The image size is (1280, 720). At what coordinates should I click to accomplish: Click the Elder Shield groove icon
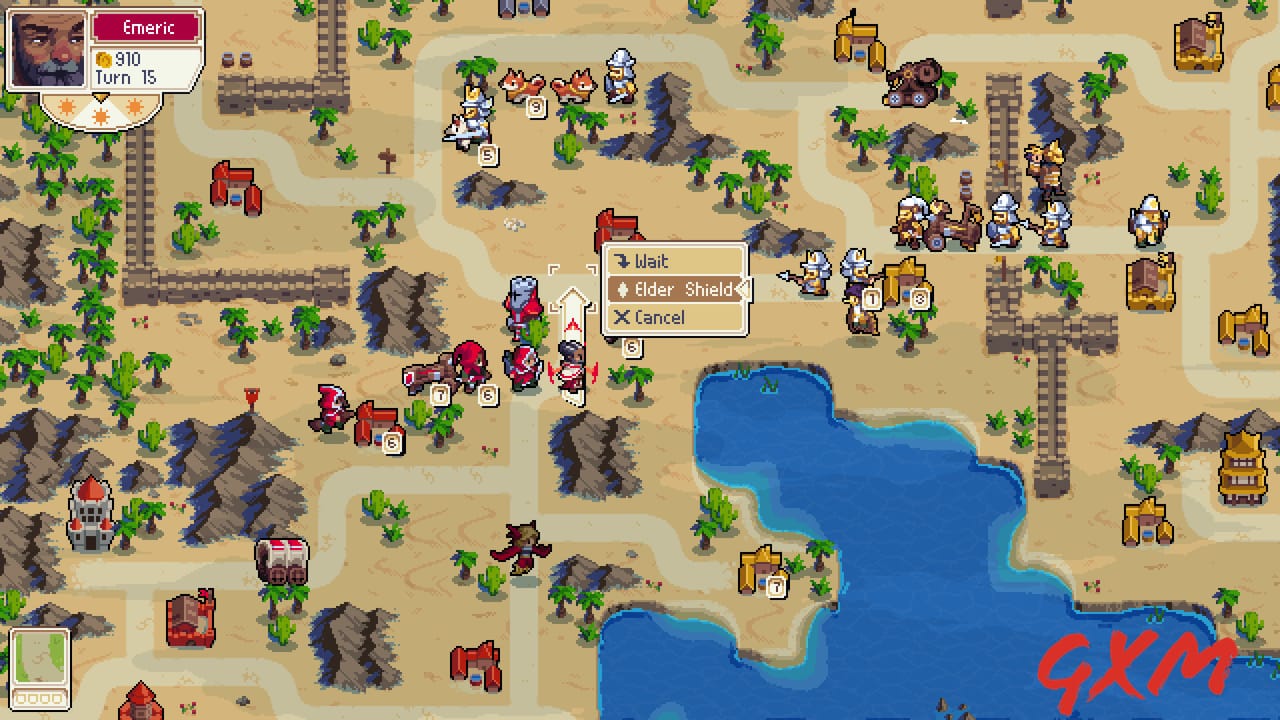624,289
